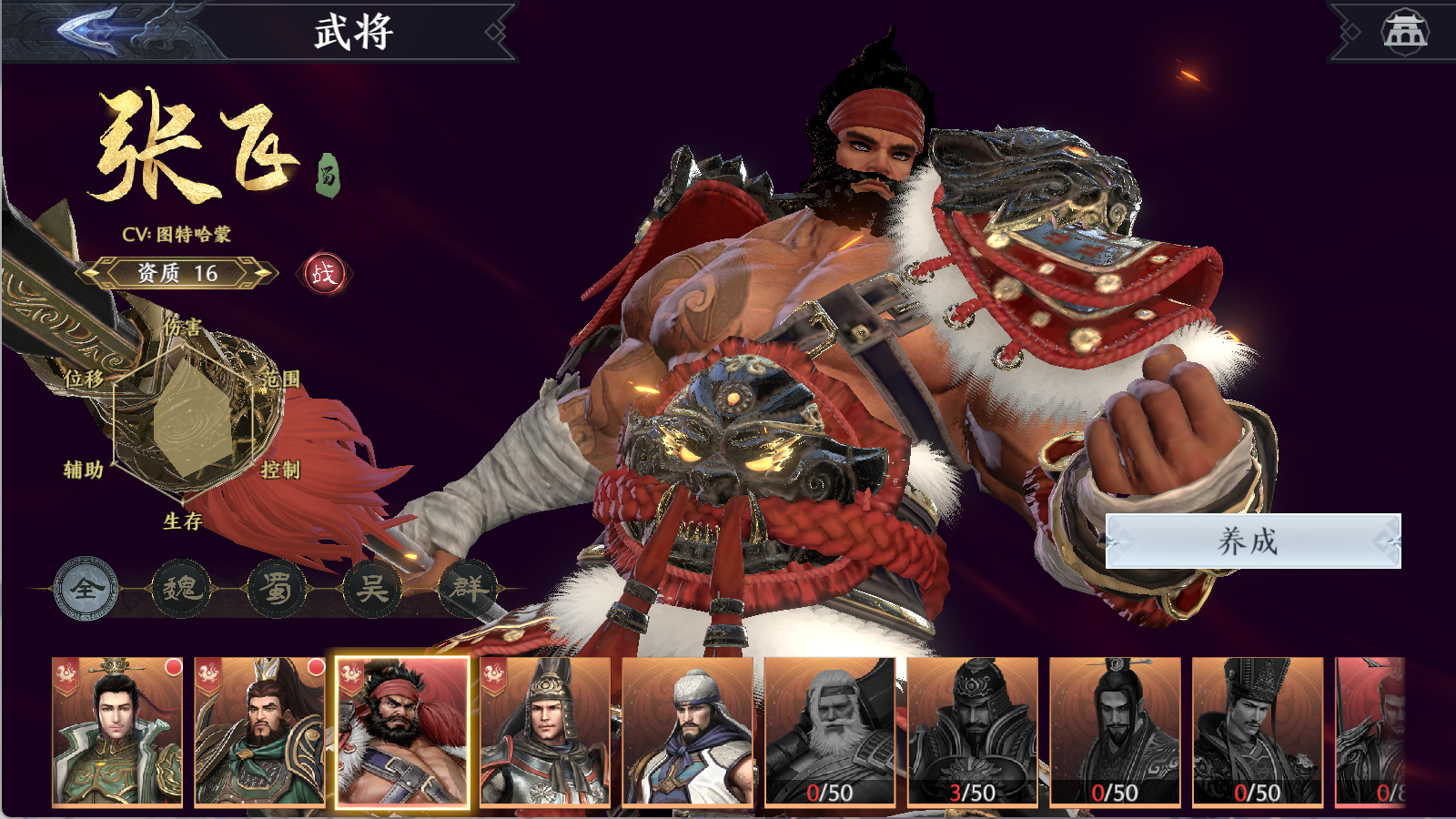The image size is (1456, 819).
Task: Select the green-robed hero portrait with crown
Action: coord(117,732)
